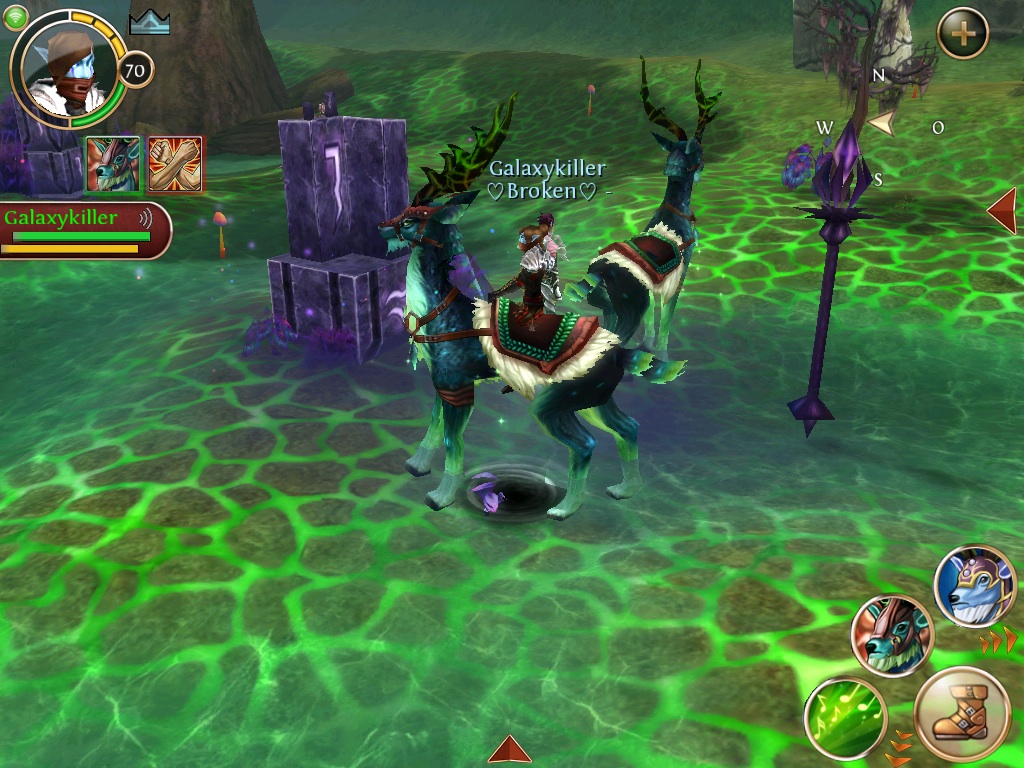Activate the teal deer mount skill

click(892, 636)
